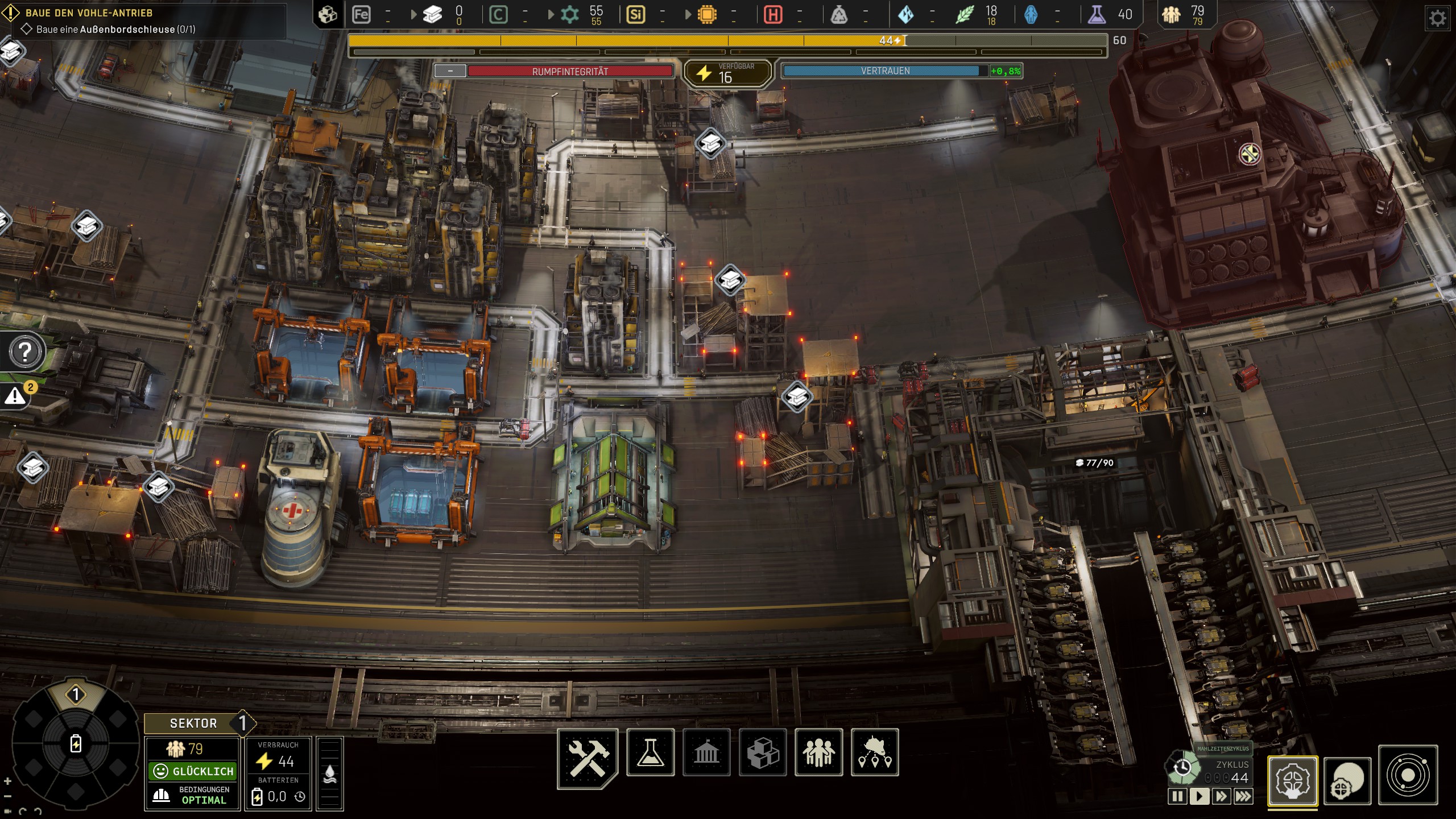The image size is (1456, 819).
Task: Open the build menu with hammer and wrench
Action: [x=588, y=757]
